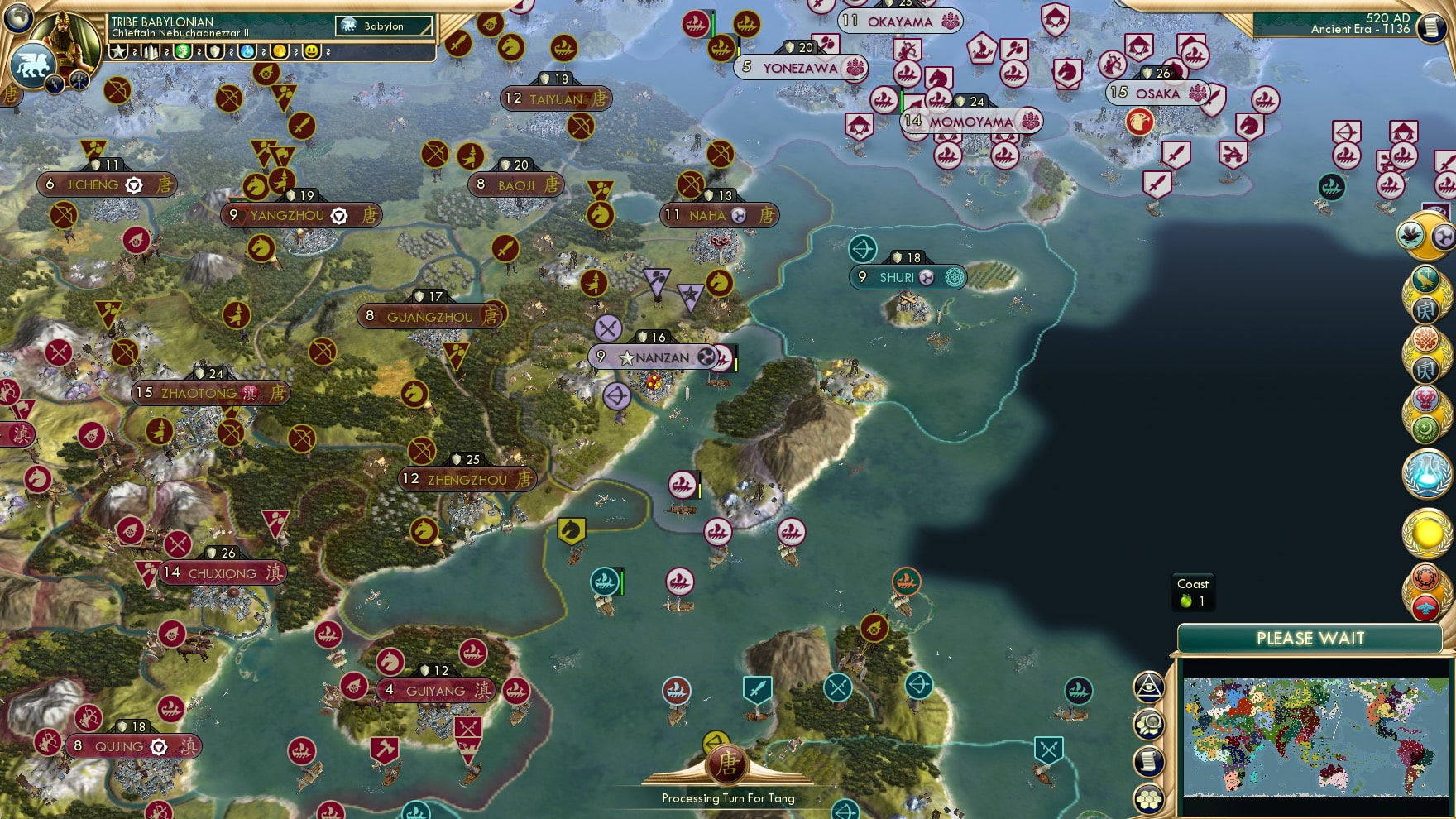Click the shield icon in top resource bar

(216, 52)
